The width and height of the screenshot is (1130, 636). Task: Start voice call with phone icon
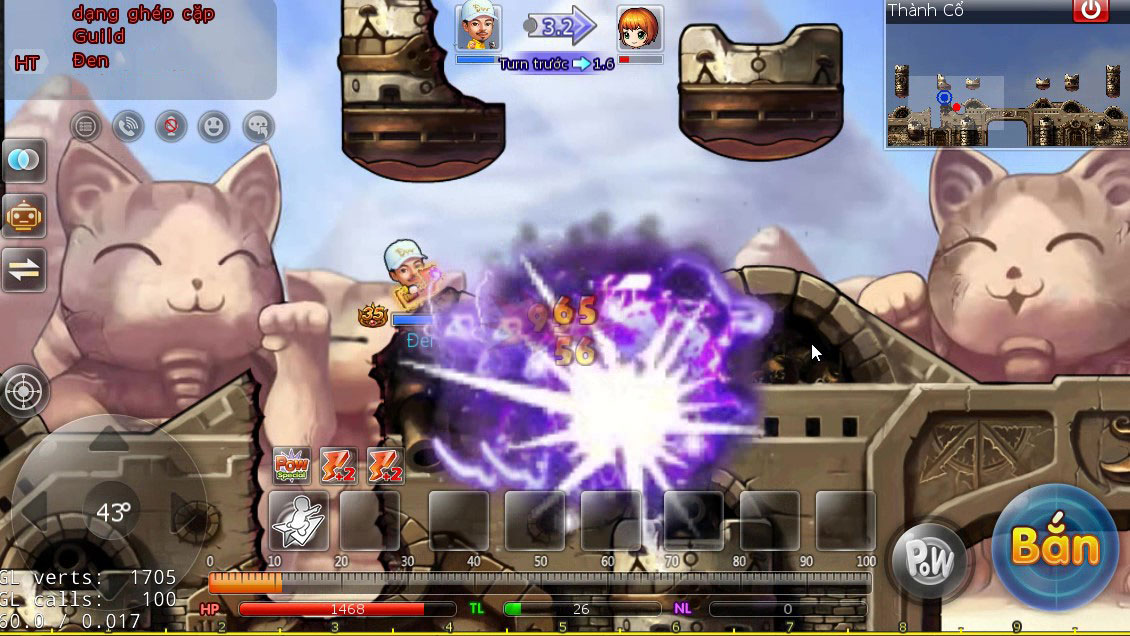[128, 127]
